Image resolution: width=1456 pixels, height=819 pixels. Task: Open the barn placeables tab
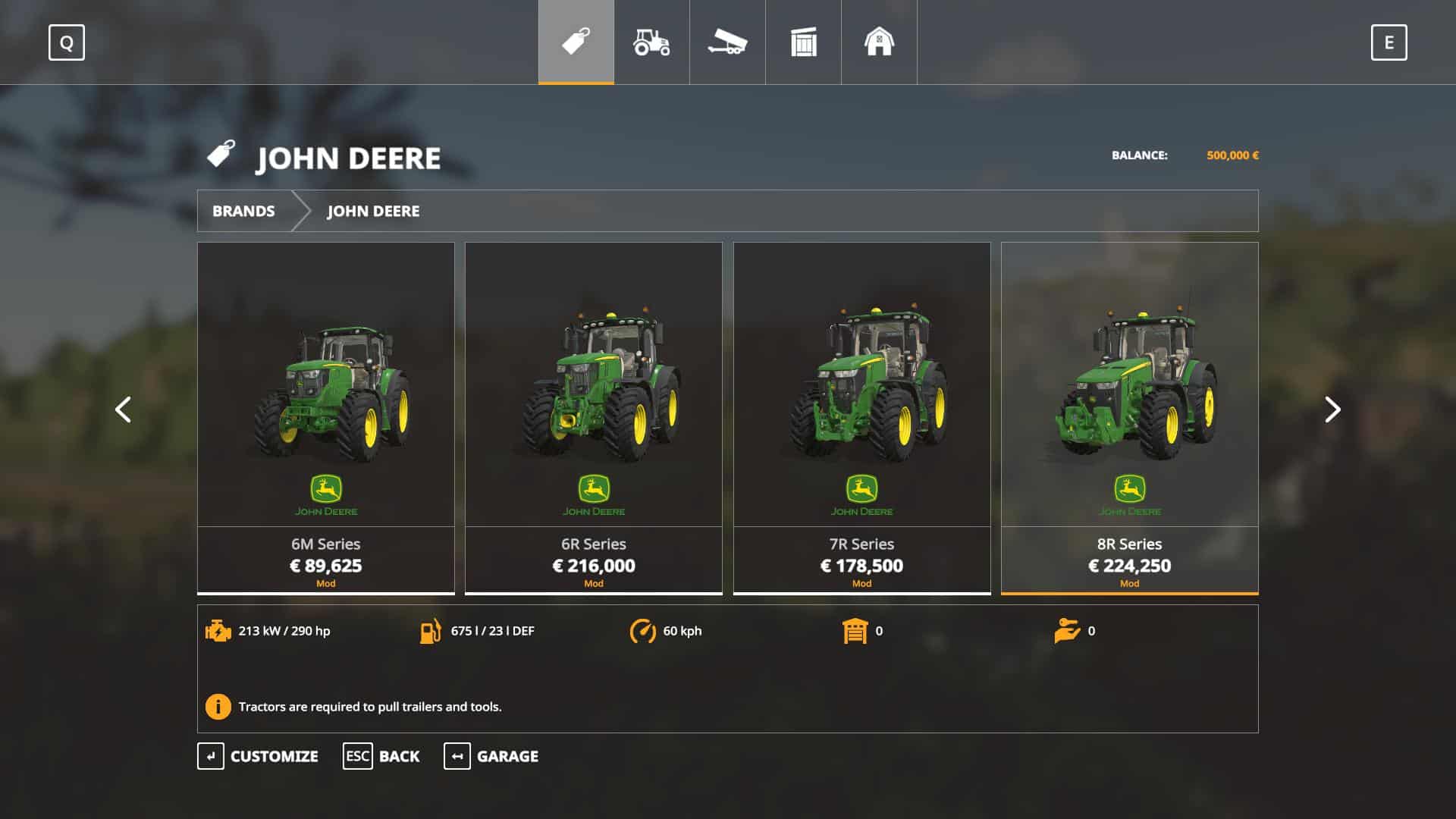pos(879,42)
